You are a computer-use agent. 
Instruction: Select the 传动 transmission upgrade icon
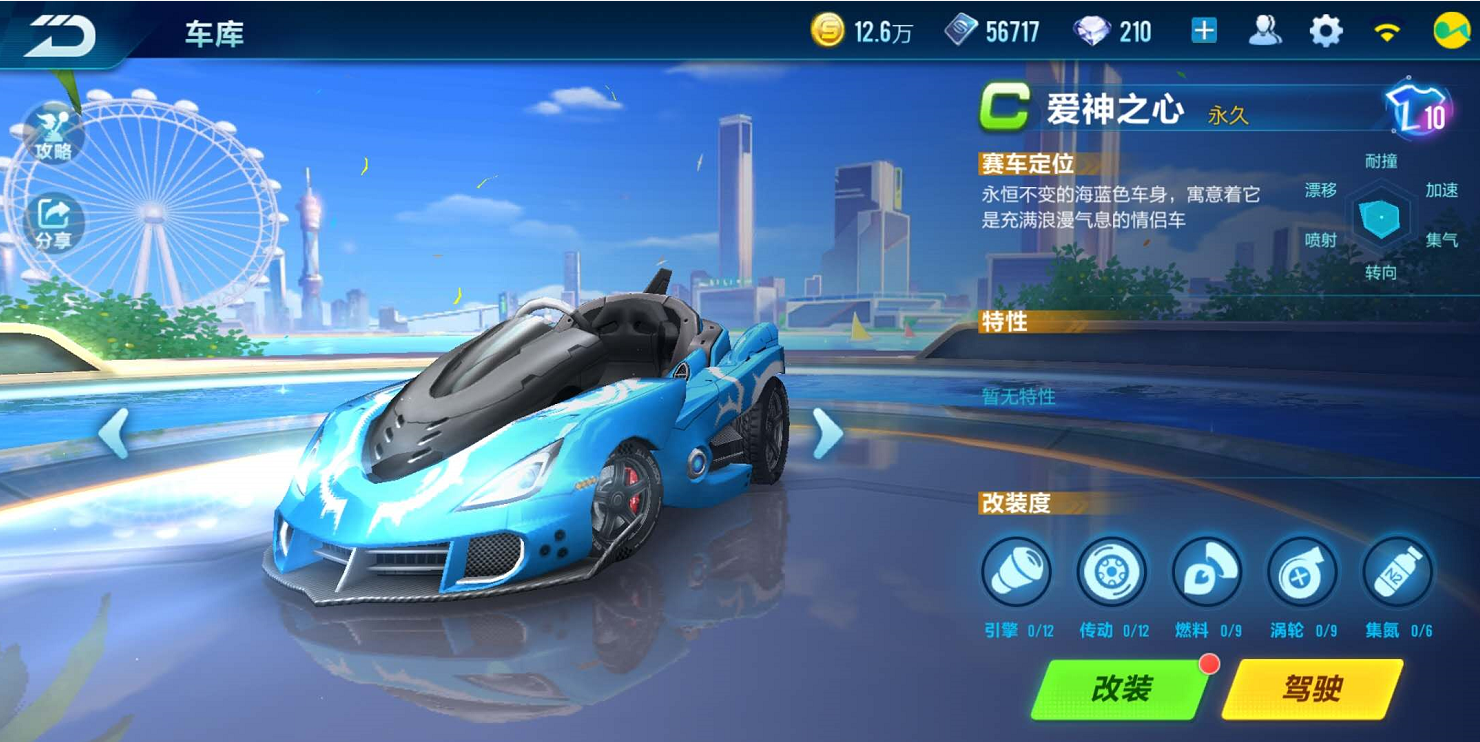pyautogui.click(x=1111, y=573)
